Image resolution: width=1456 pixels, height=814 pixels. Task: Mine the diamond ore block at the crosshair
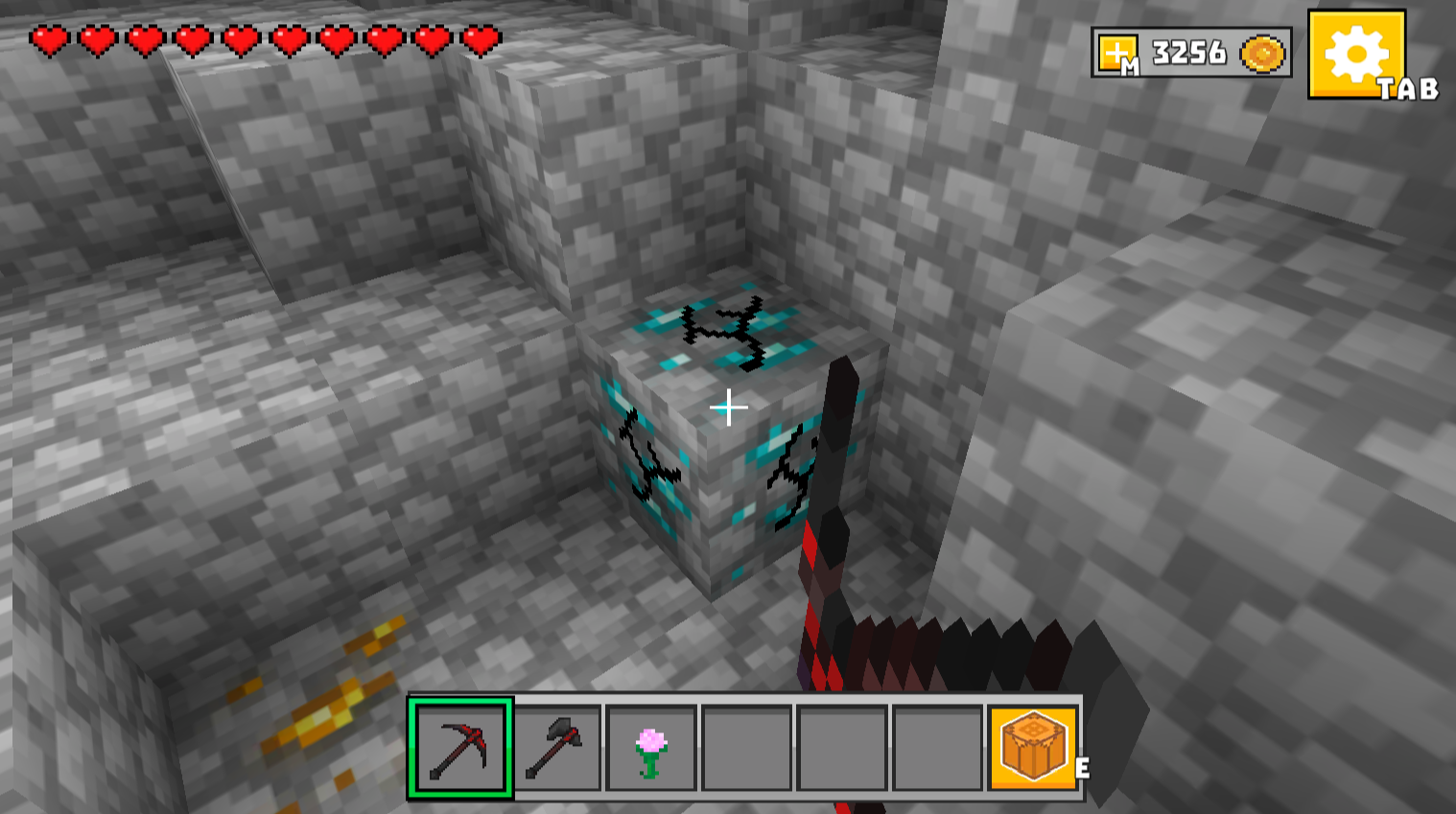[729, 407]
